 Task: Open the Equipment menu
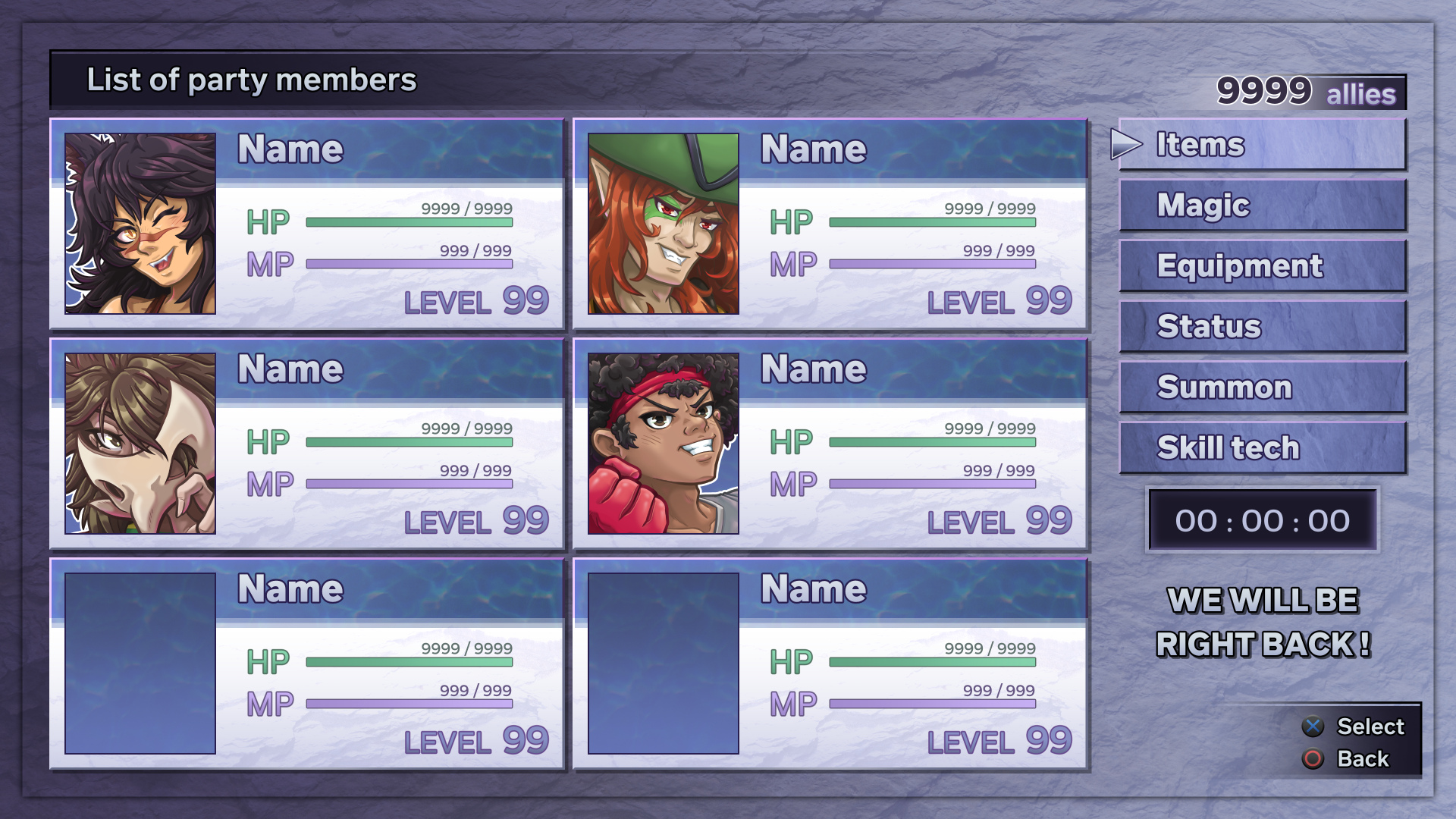click(1262, 265)
